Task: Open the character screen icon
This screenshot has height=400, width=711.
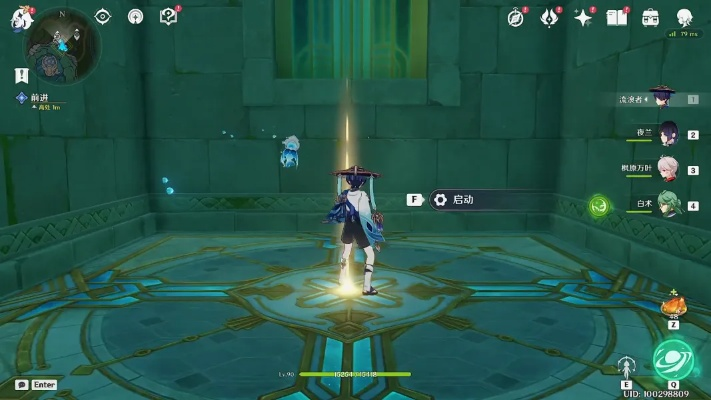Action: (x=685, y=17)
